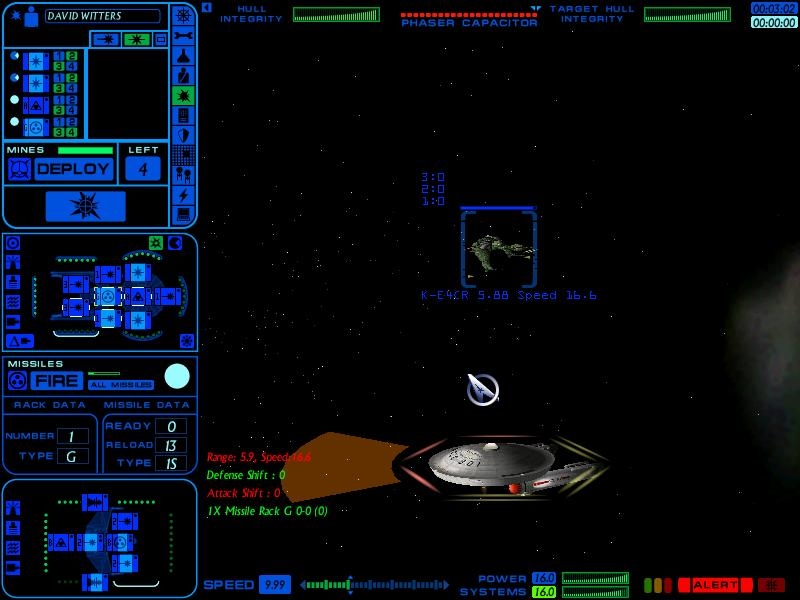Viewport: 800px width, 600px height.
Task: Select the green weapons starburst panel
Action: tap(183, 95)
